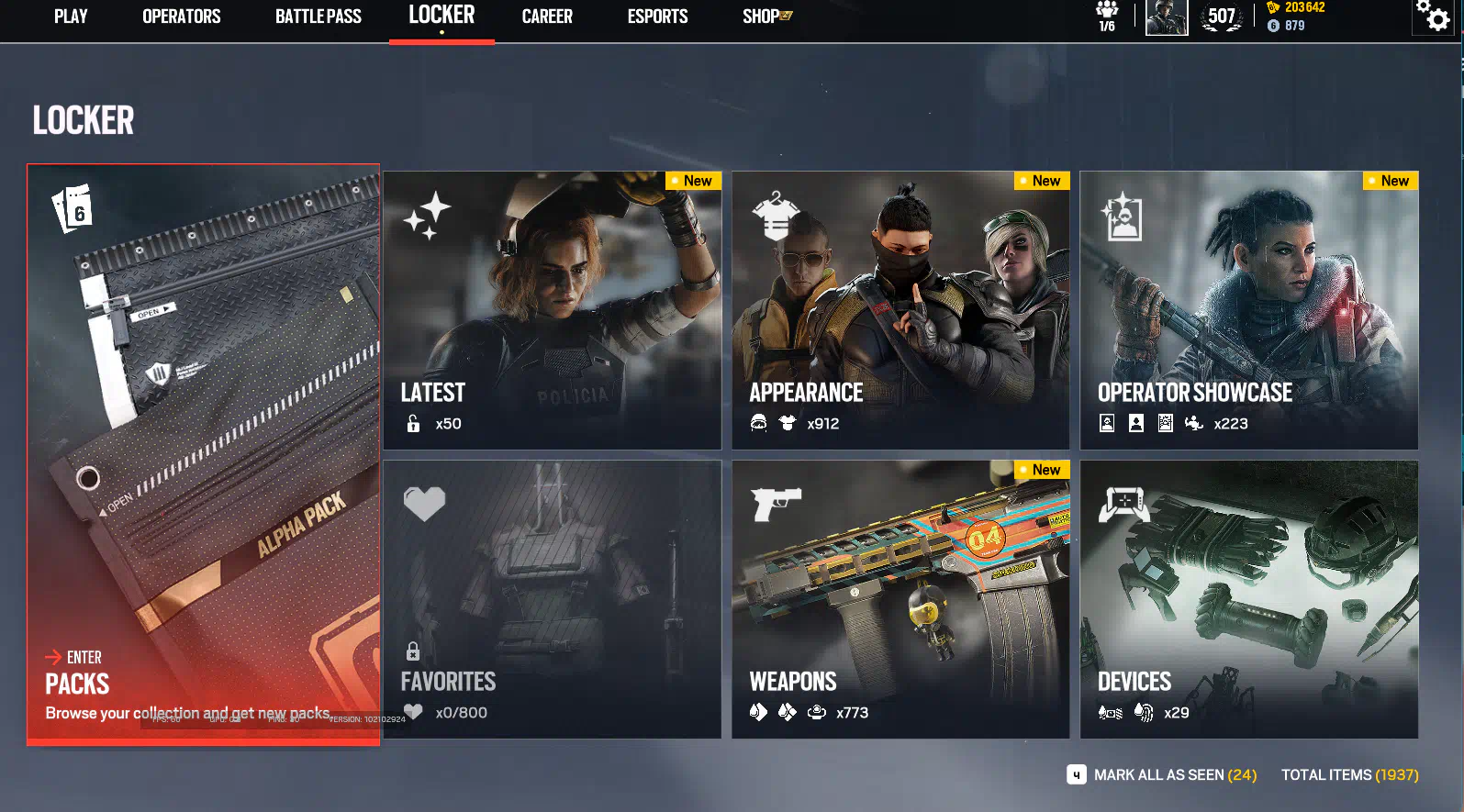Open the Devices category tile
This screenshot has height=812, width=1464.
pos(1248,599)
